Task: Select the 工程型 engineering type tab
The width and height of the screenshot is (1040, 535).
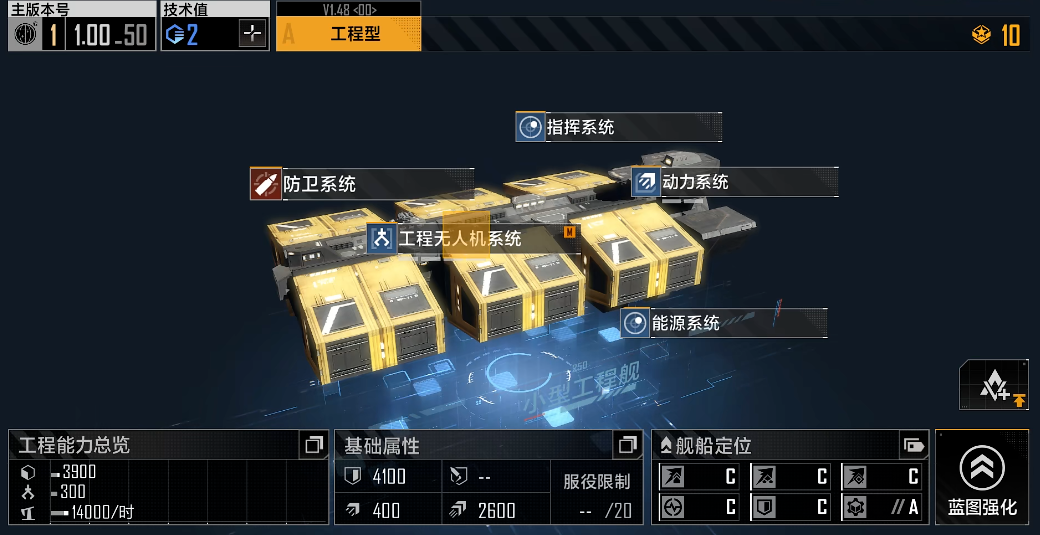Action: [348, 33]
